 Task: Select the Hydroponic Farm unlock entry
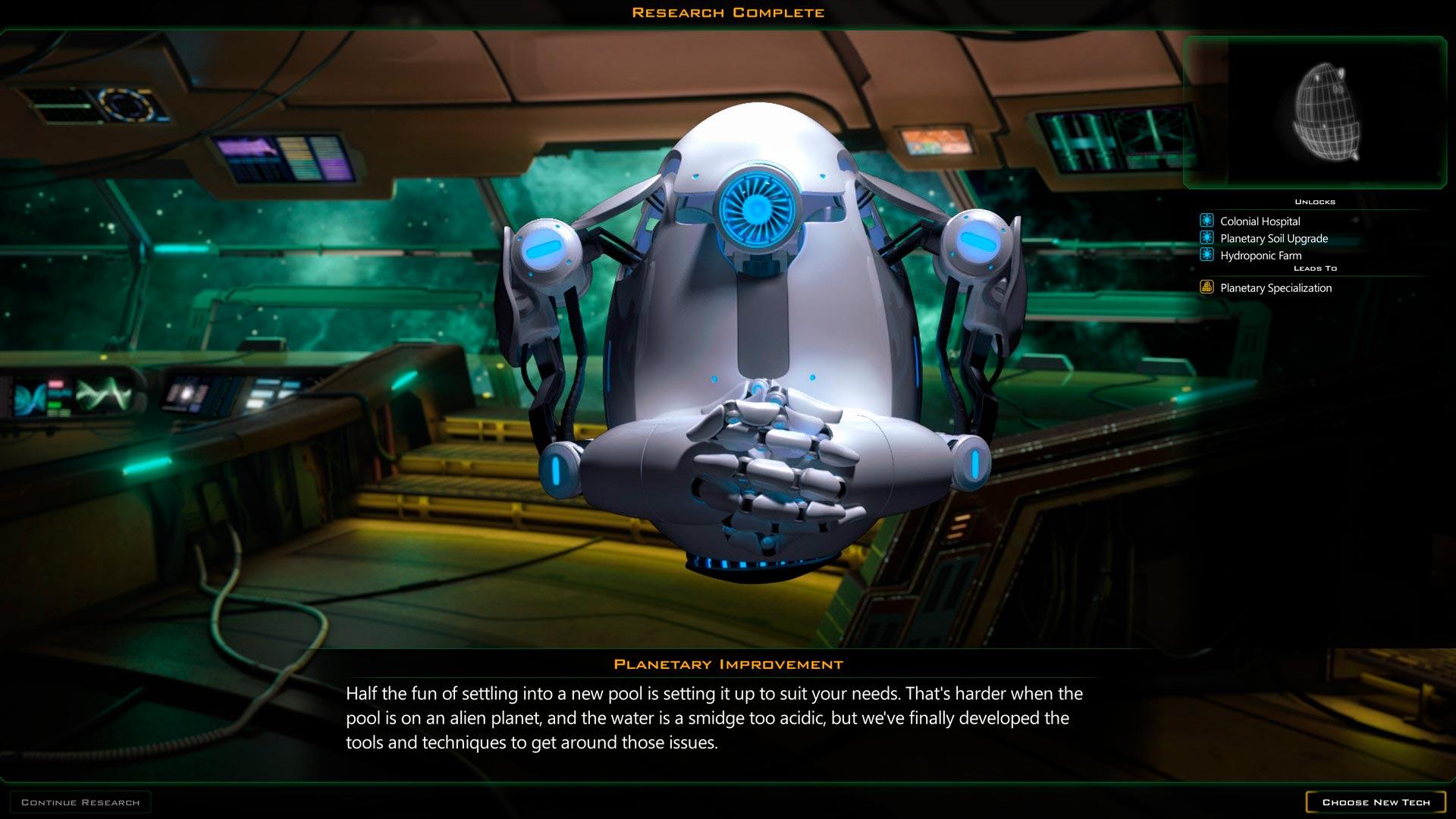coord(1260,256)
